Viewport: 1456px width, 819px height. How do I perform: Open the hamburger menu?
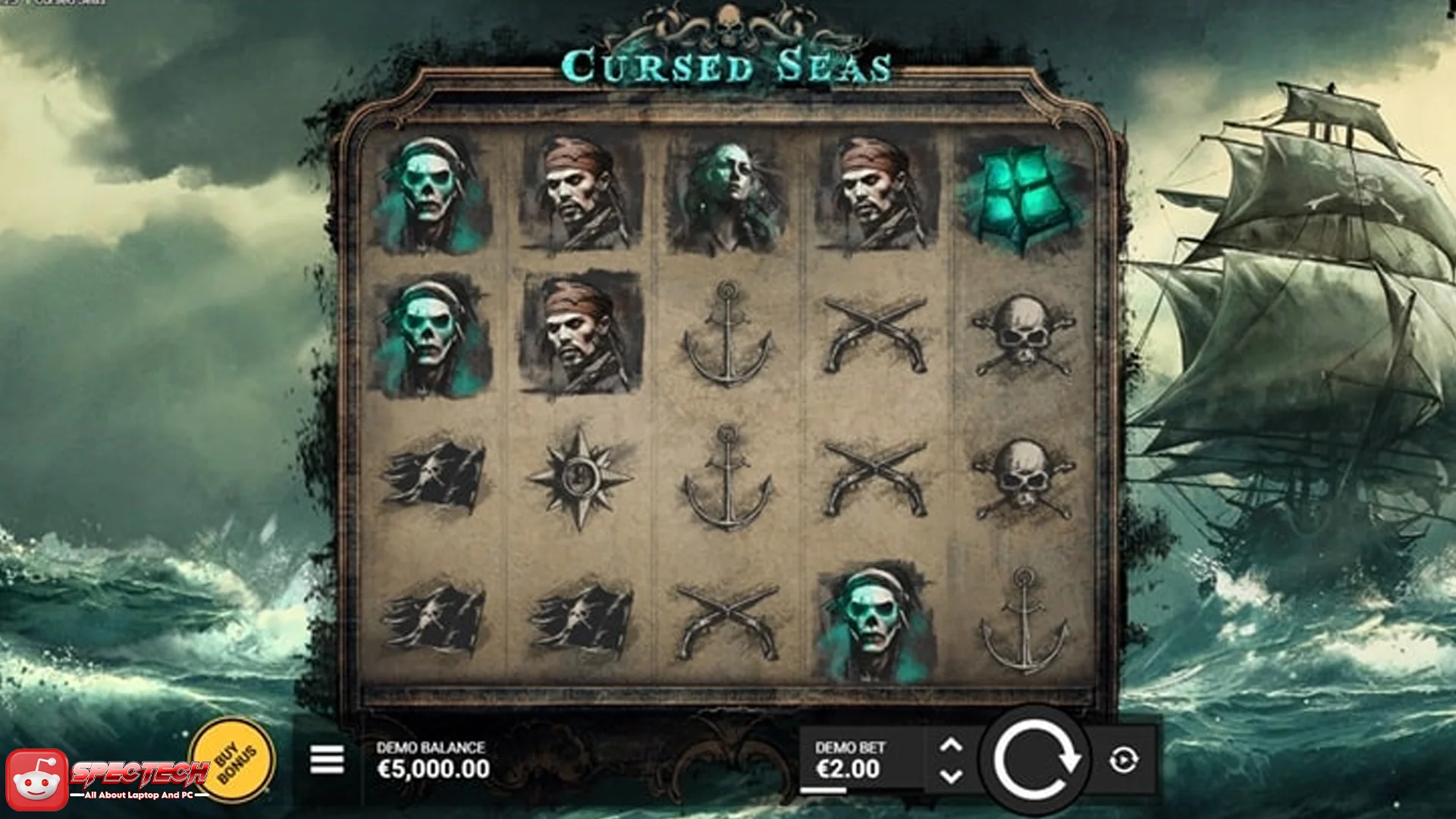(329, 761)
